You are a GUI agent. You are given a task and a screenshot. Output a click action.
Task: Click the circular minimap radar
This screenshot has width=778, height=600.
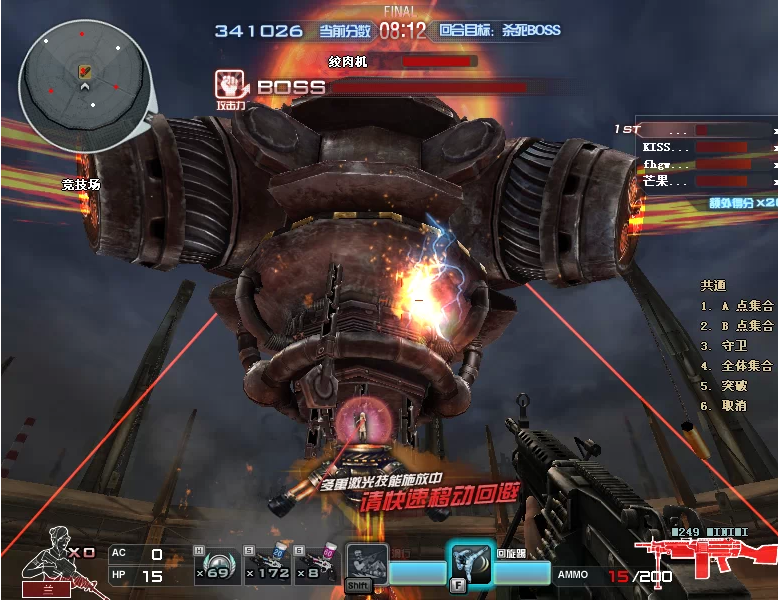[86, 85]
